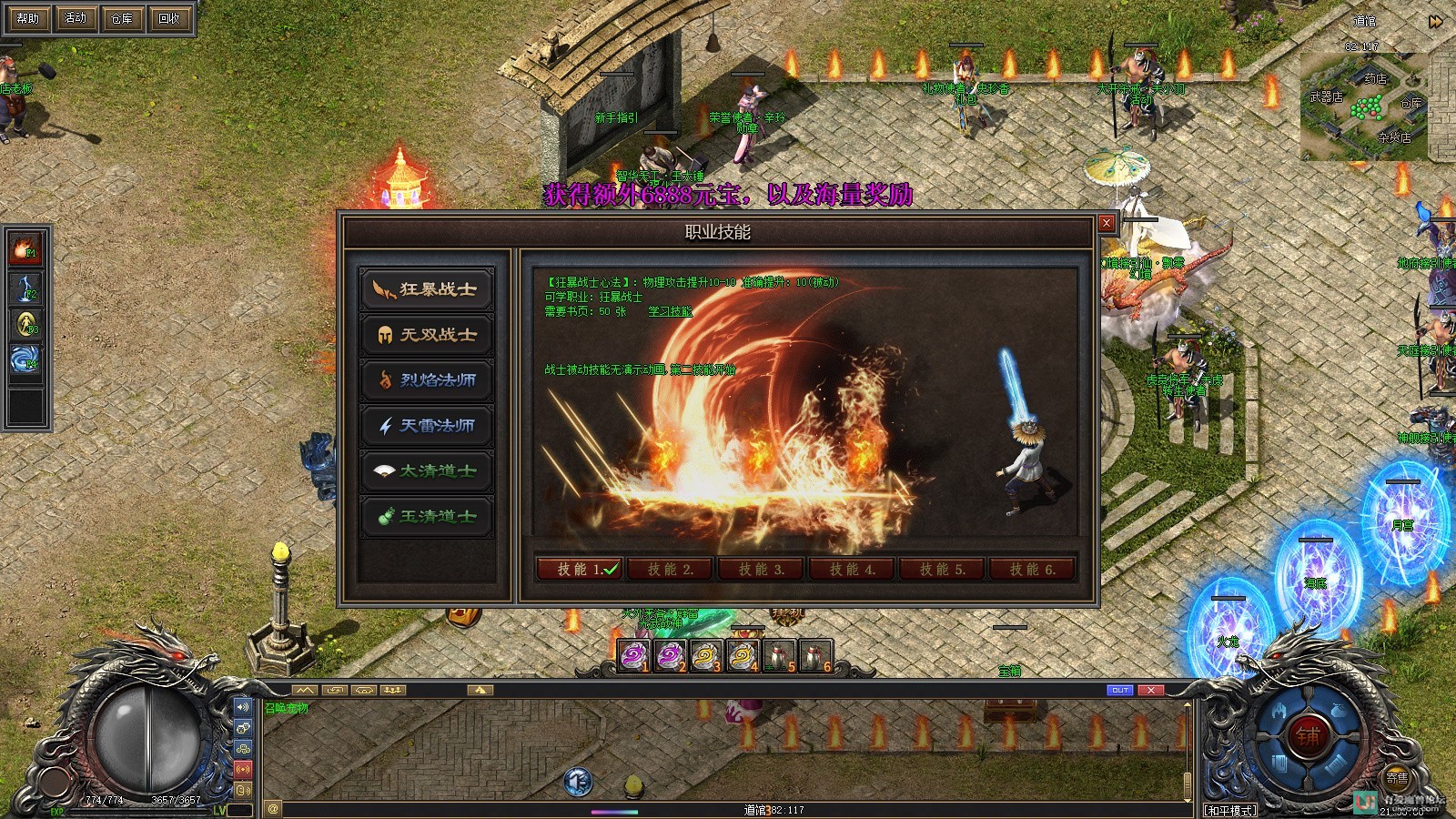
Task: Choose the 无双战士 class entry
Action: pos(427,335)
